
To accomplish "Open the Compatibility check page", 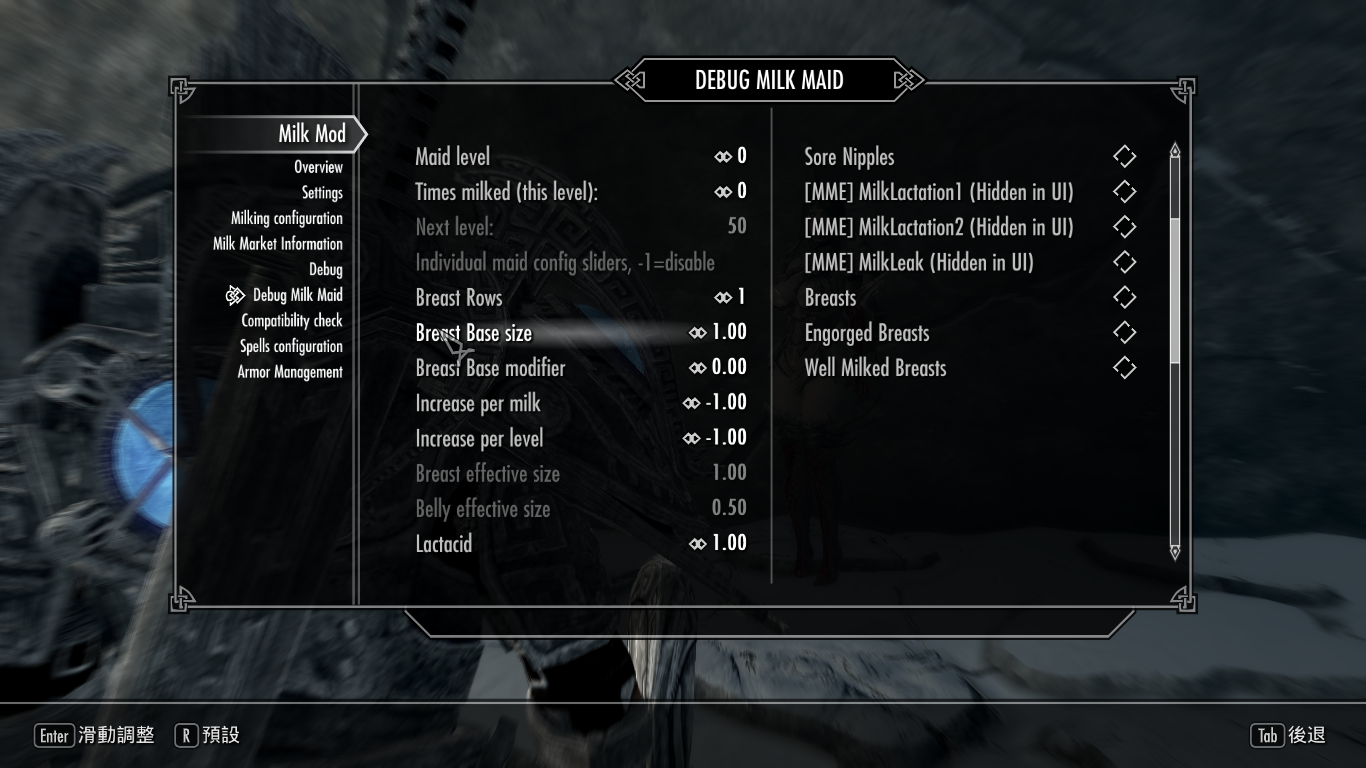I will [291, 321].
